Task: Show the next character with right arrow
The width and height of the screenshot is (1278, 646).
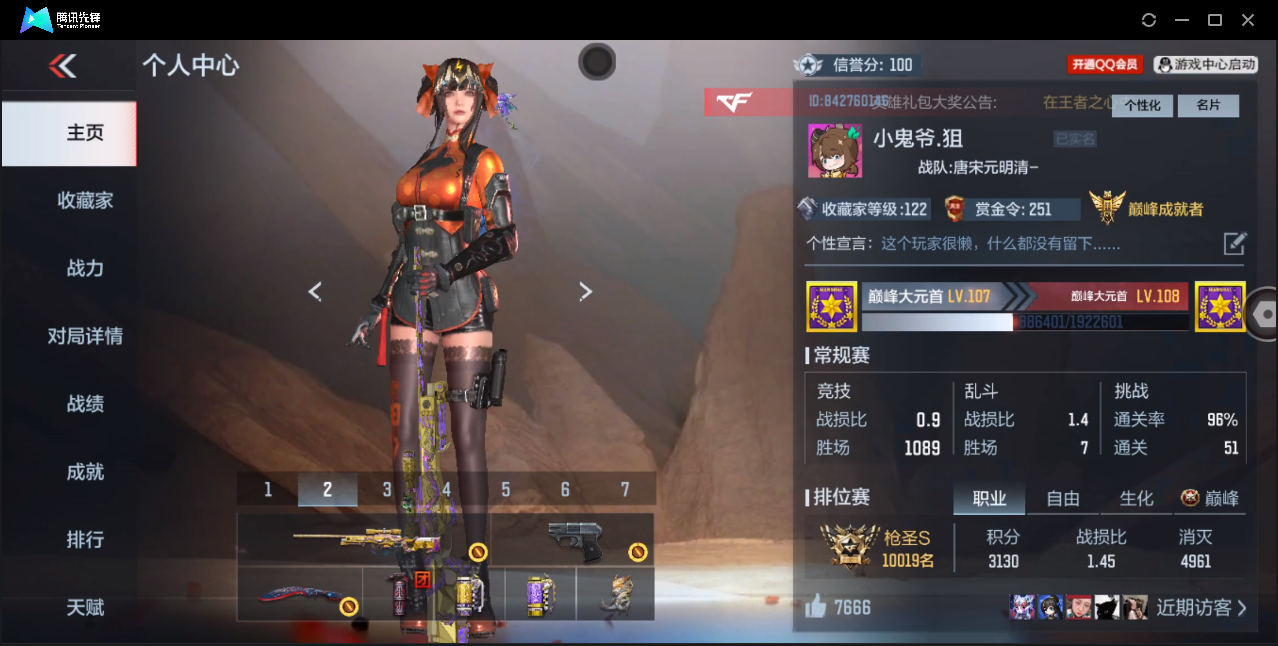Action: coord(586,291)
